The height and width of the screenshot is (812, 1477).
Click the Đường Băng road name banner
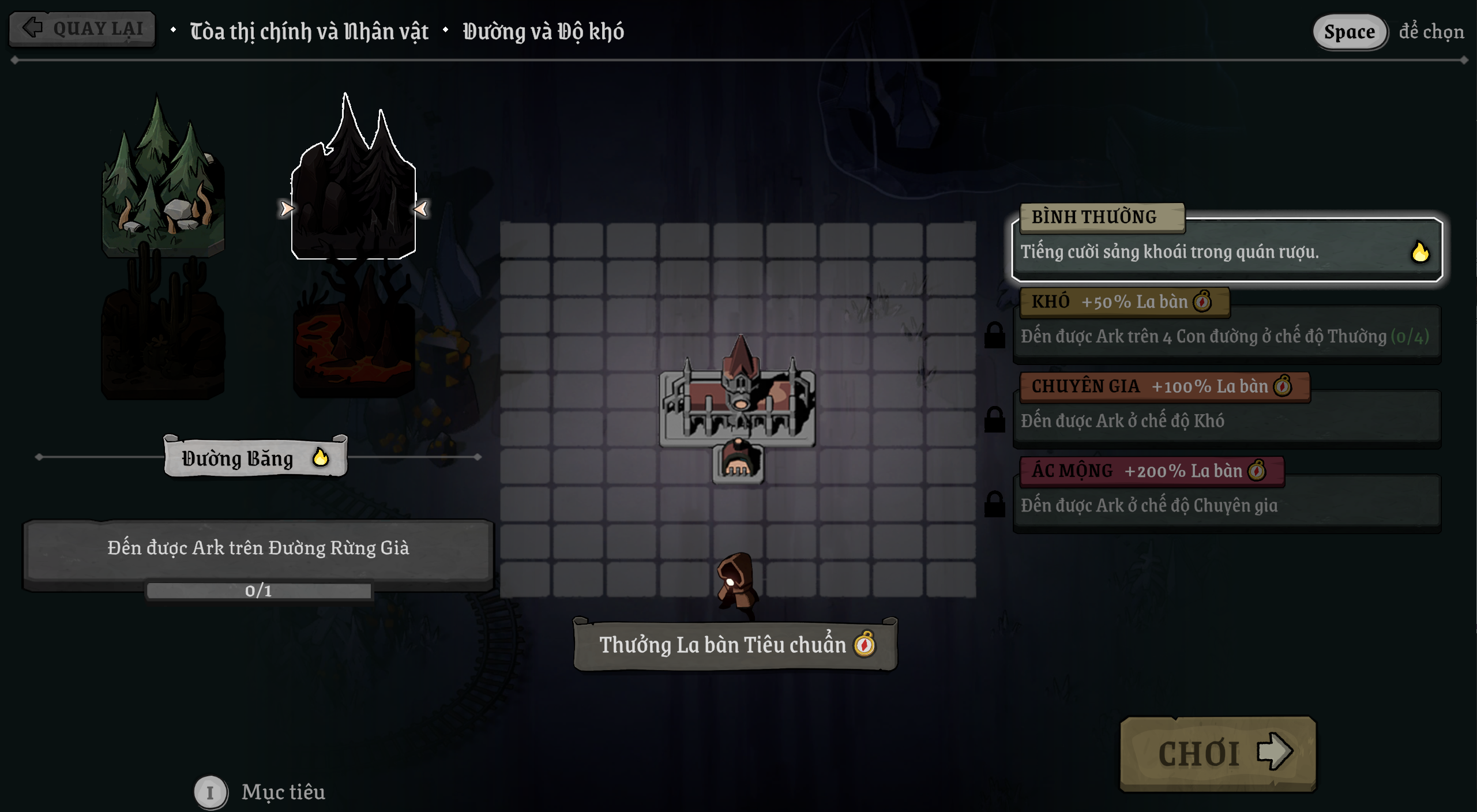tap(255, 458)
